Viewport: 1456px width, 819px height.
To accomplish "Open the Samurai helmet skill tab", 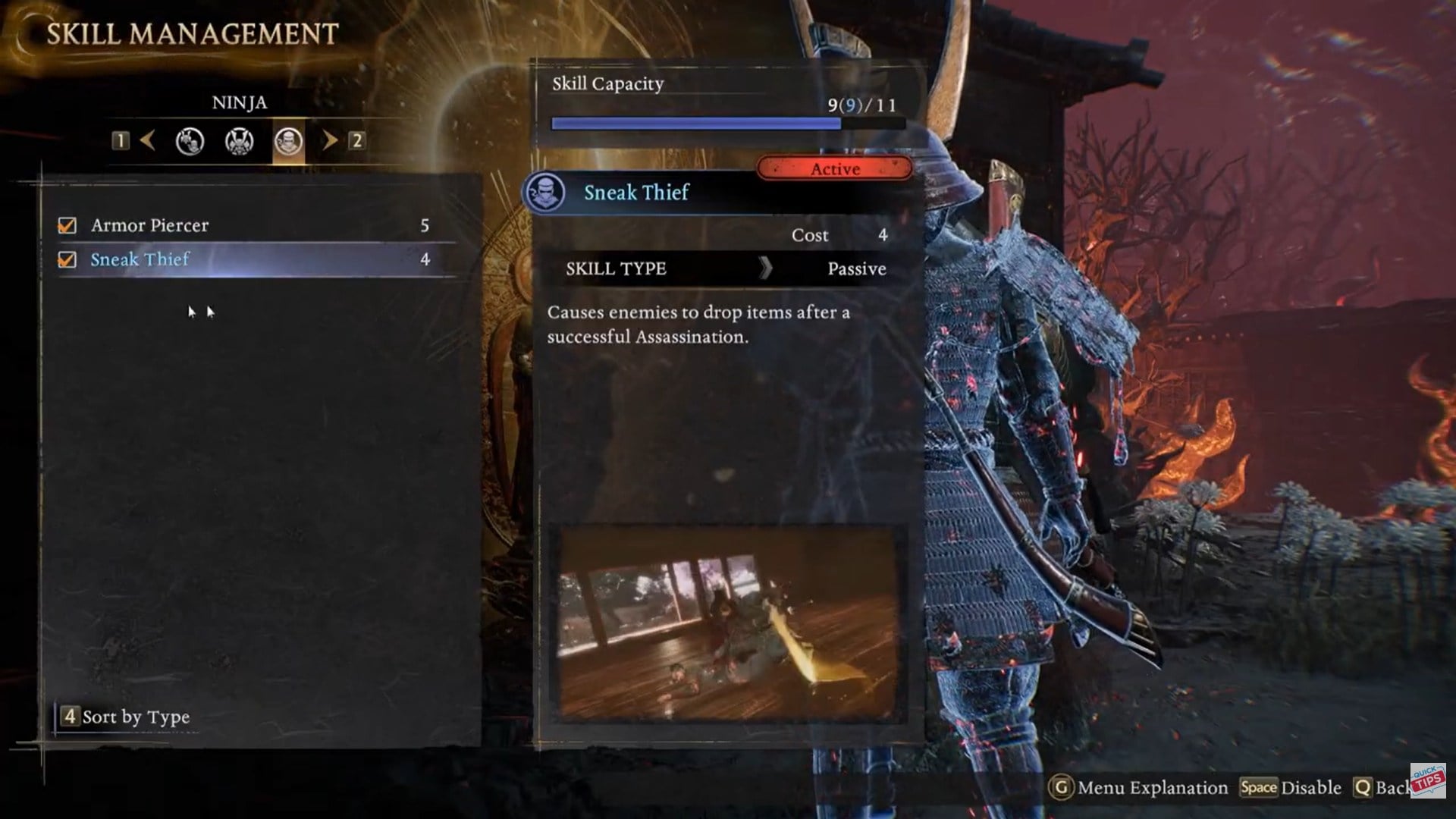I will tap(239, 141).
